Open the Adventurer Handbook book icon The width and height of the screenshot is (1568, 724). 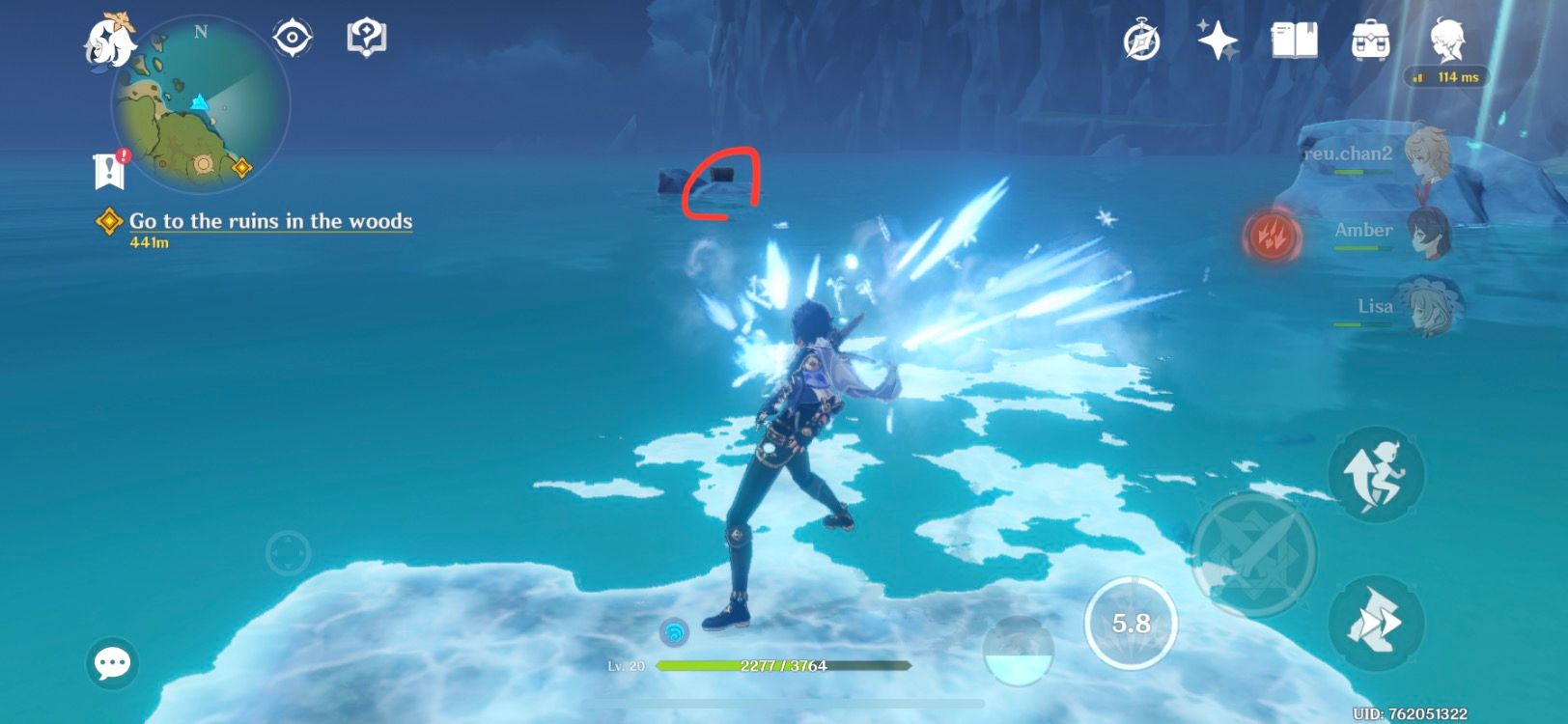coord(1294,39)
